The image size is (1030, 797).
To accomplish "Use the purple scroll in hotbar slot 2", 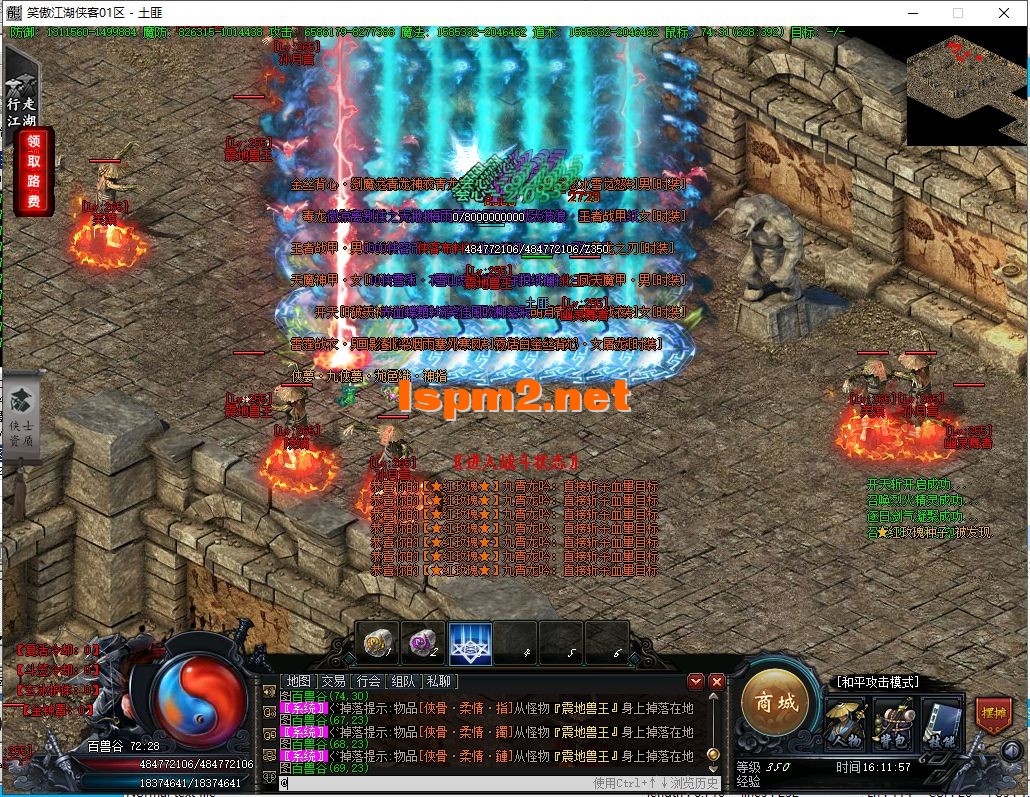I will pyautogui.click(x=423, y=642).
